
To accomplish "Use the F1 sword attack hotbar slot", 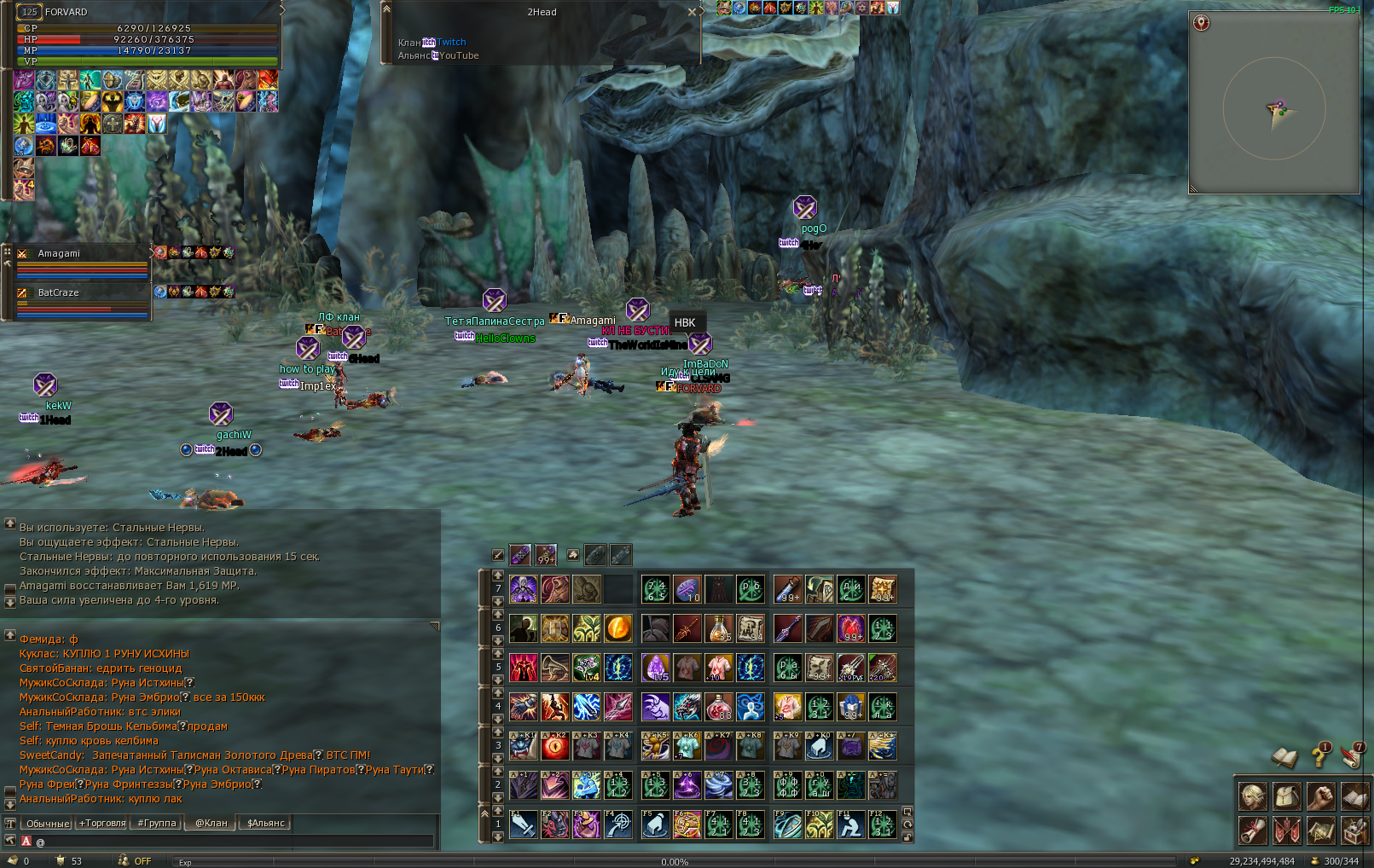I will coord(523,825).
